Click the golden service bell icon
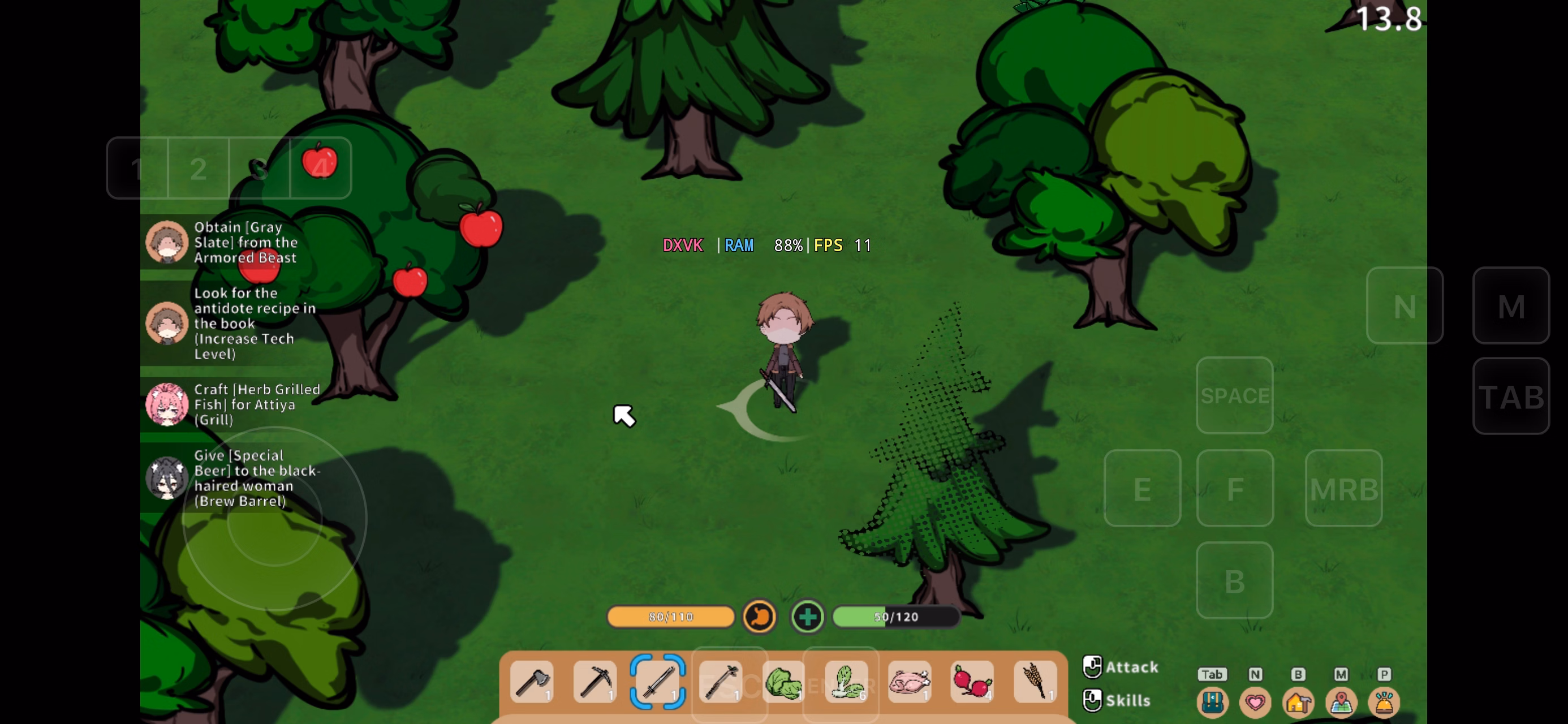 click(1384, 703)
